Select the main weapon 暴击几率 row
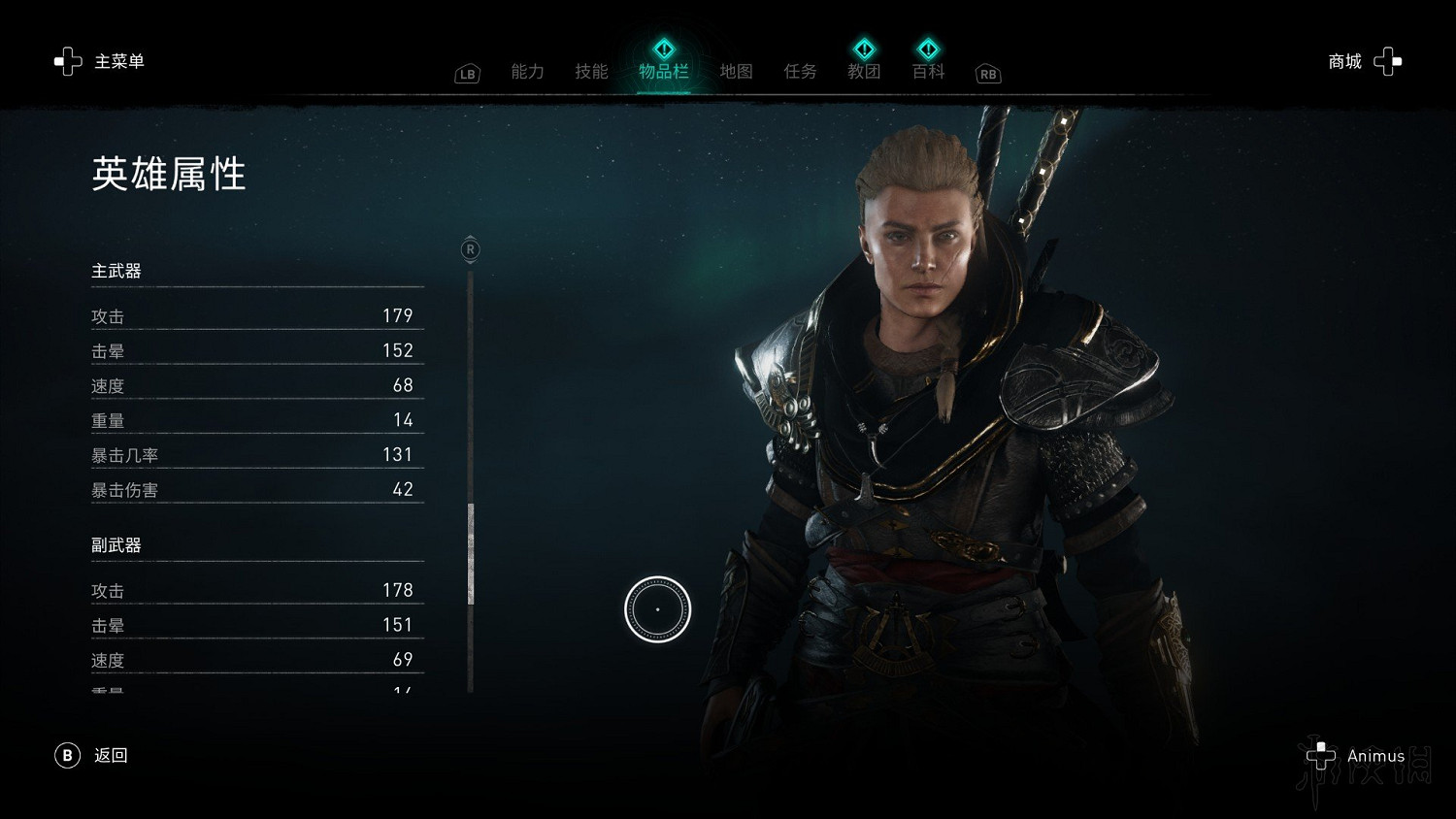The width and height of the screenshot is (1456, 819). pyautogui.click(x=256, y=455)
